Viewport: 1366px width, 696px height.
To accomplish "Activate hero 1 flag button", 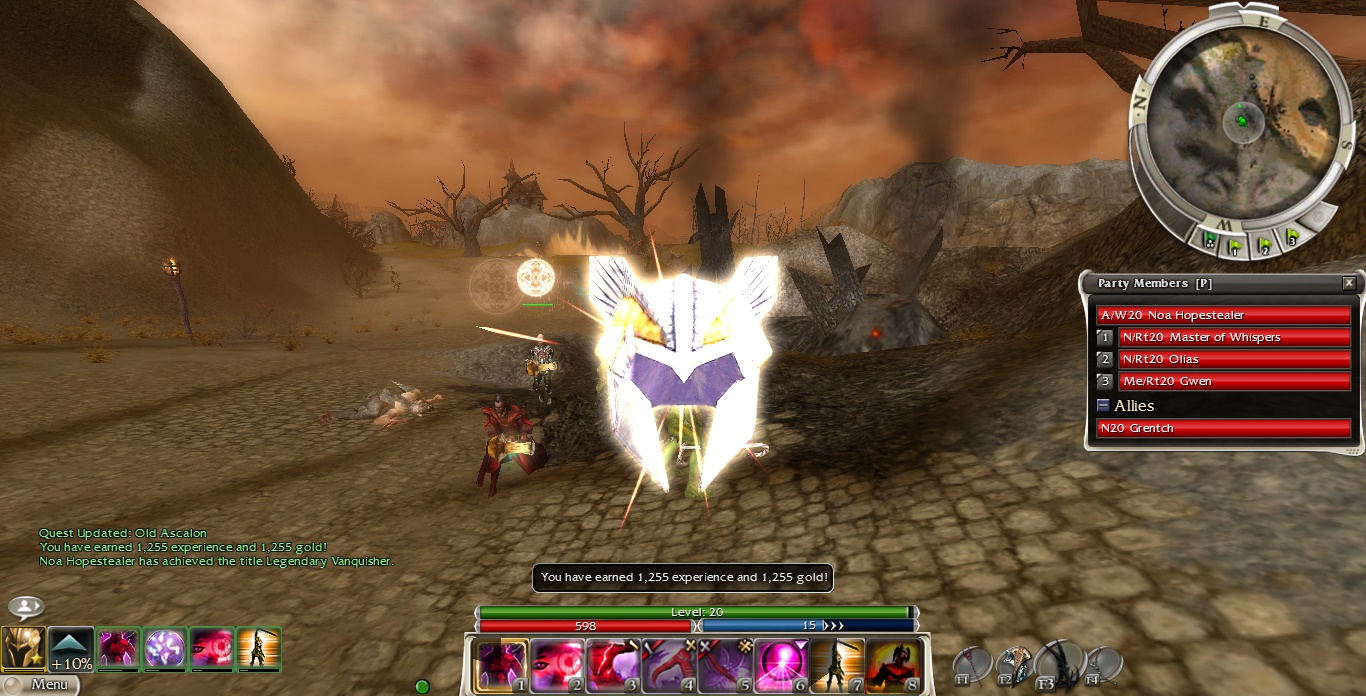I will [x=1236, y=245].
